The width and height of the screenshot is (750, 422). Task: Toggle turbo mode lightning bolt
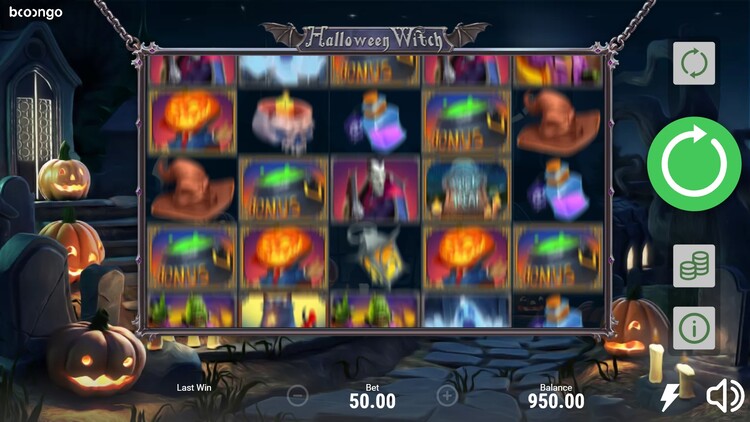(669, 398)
